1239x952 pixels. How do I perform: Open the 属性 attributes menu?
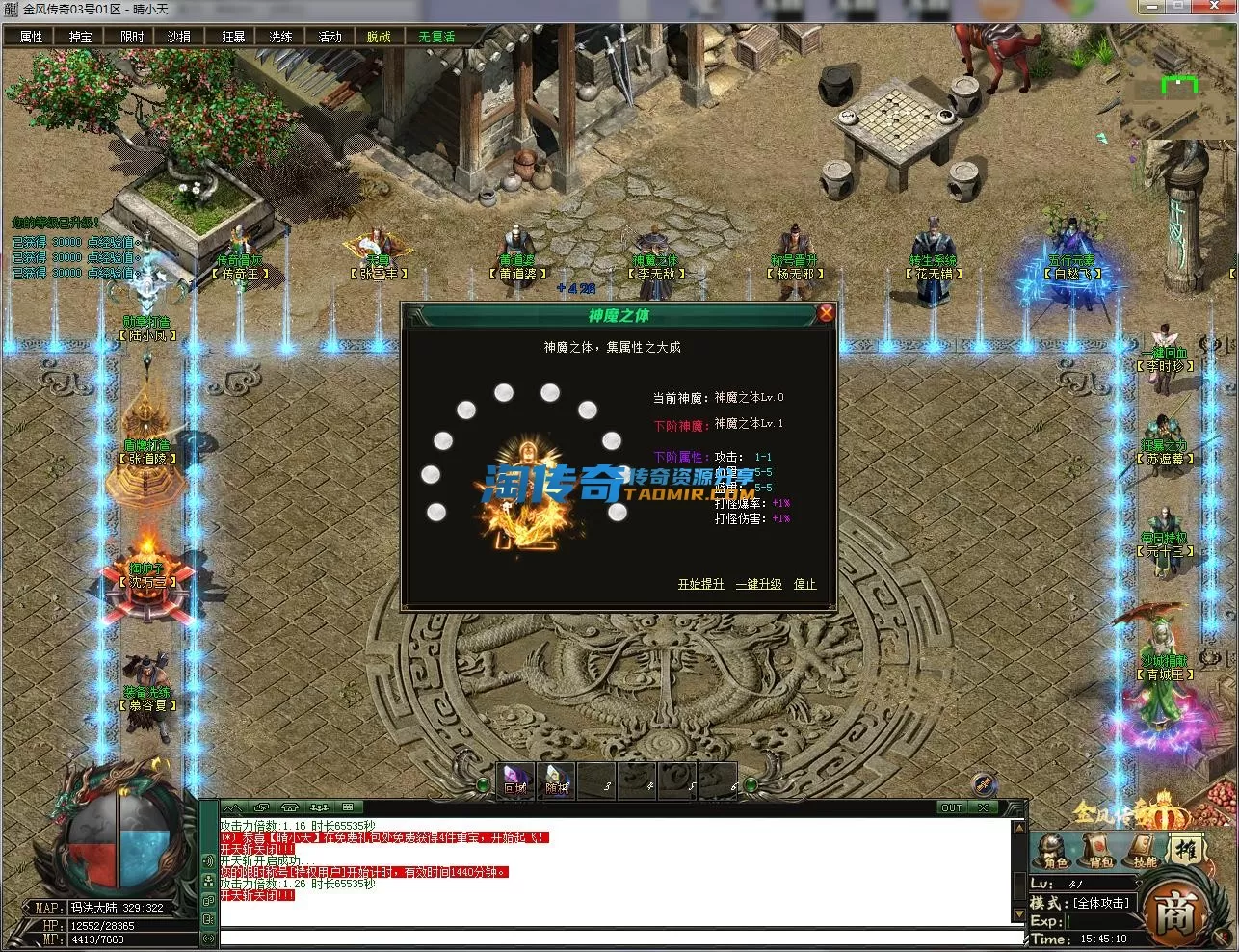point(31,37)
